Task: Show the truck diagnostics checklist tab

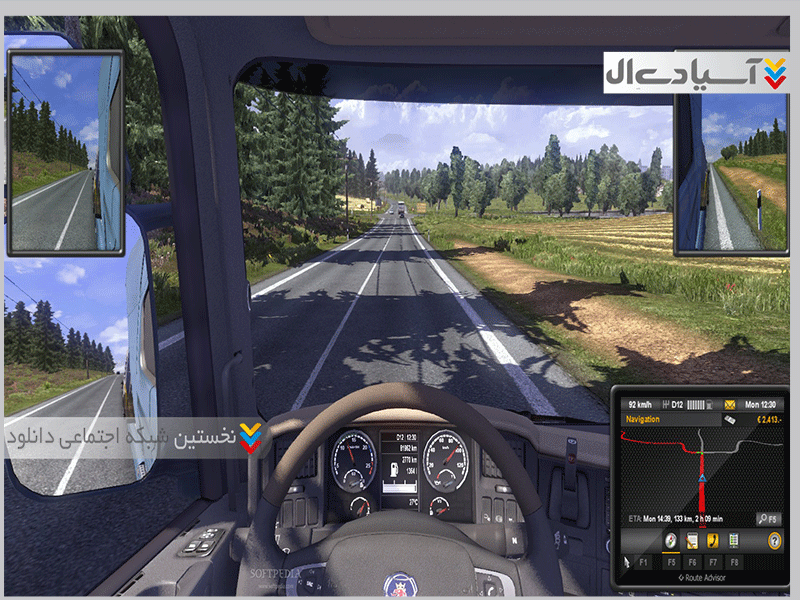Action: point(735,540)
